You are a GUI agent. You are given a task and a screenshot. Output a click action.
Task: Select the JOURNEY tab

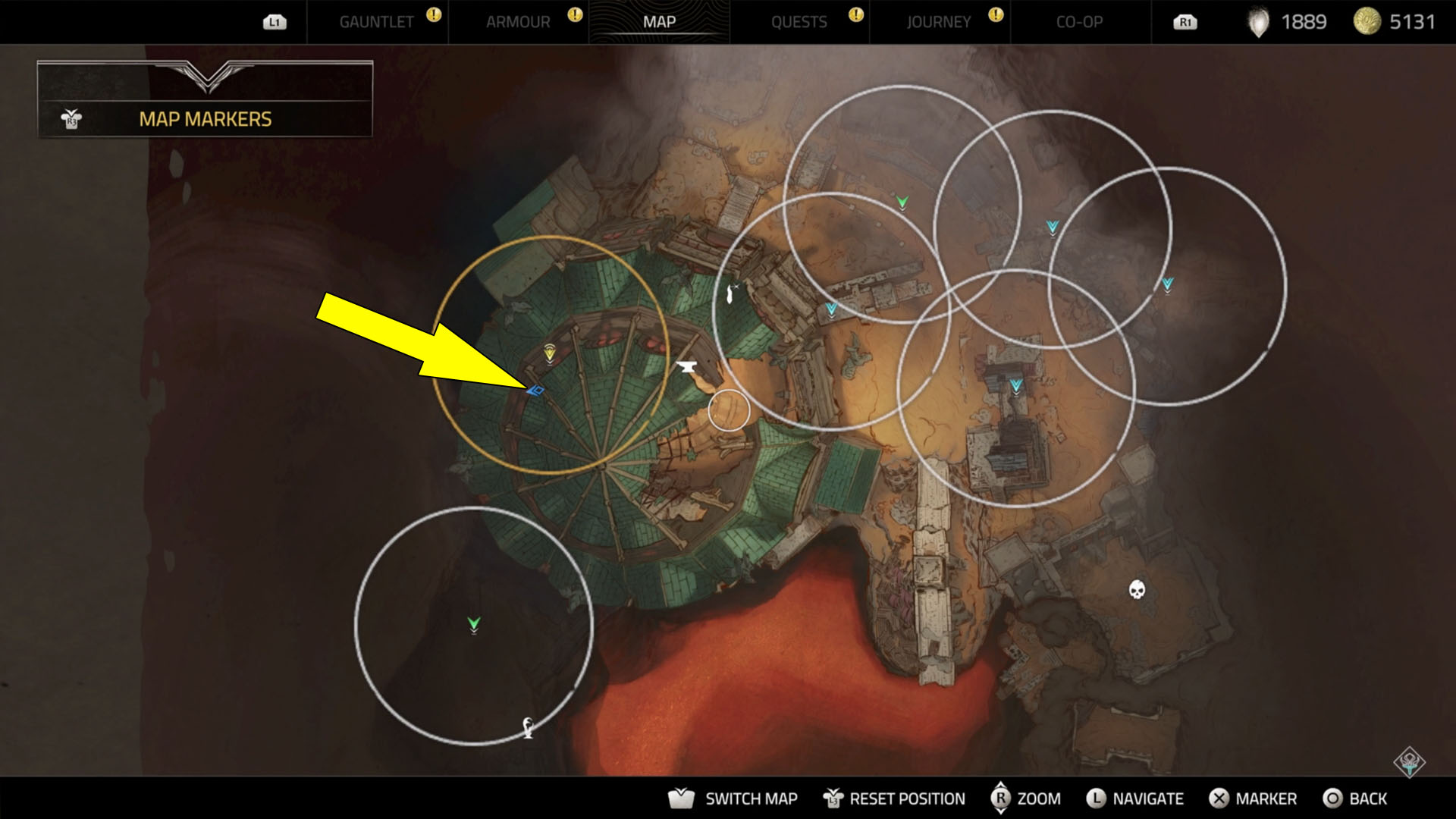tap(939, 21)
